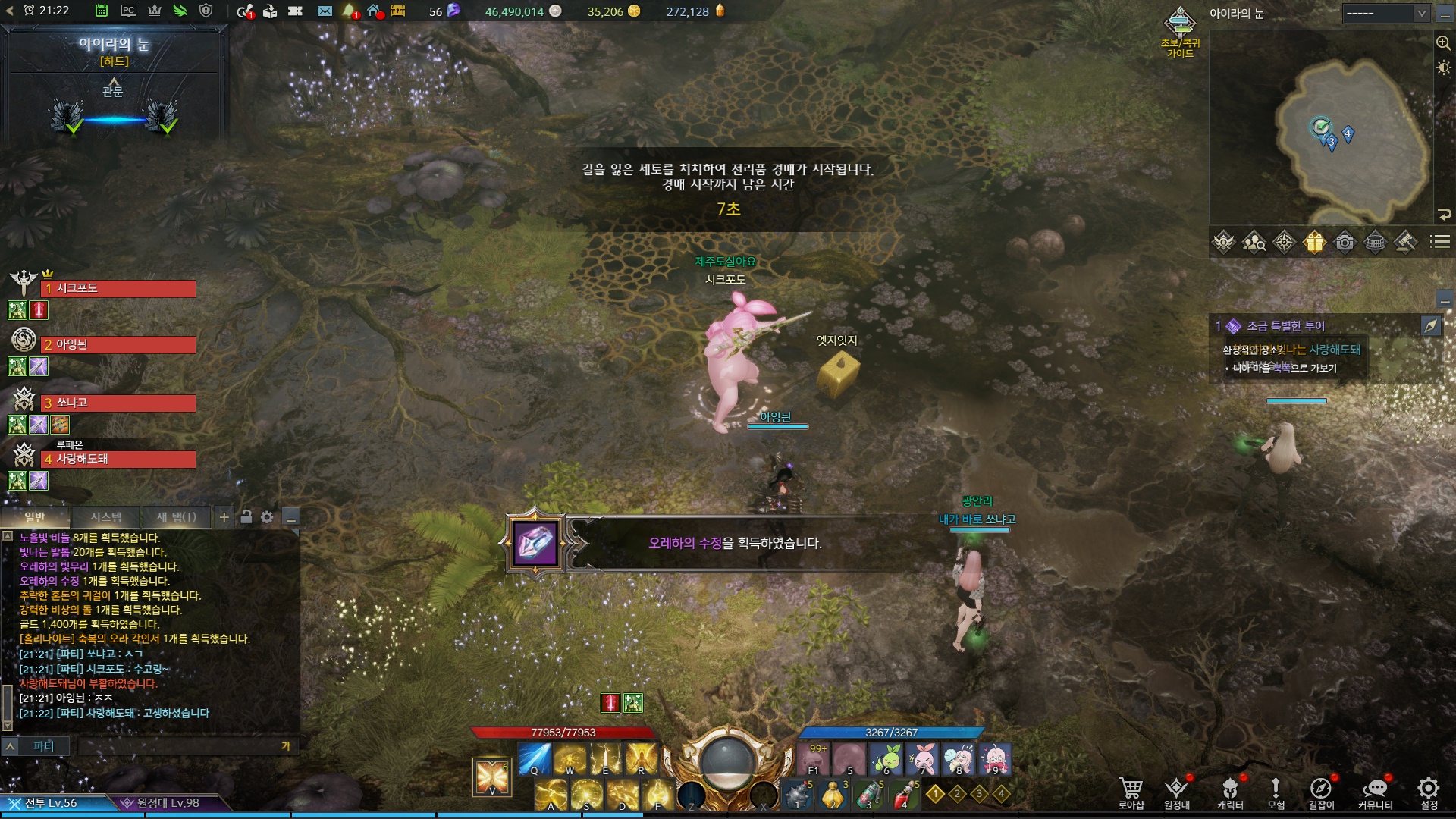Open the 모험 adventure menu
The image size is (1456, 819).
point(1276,792)
